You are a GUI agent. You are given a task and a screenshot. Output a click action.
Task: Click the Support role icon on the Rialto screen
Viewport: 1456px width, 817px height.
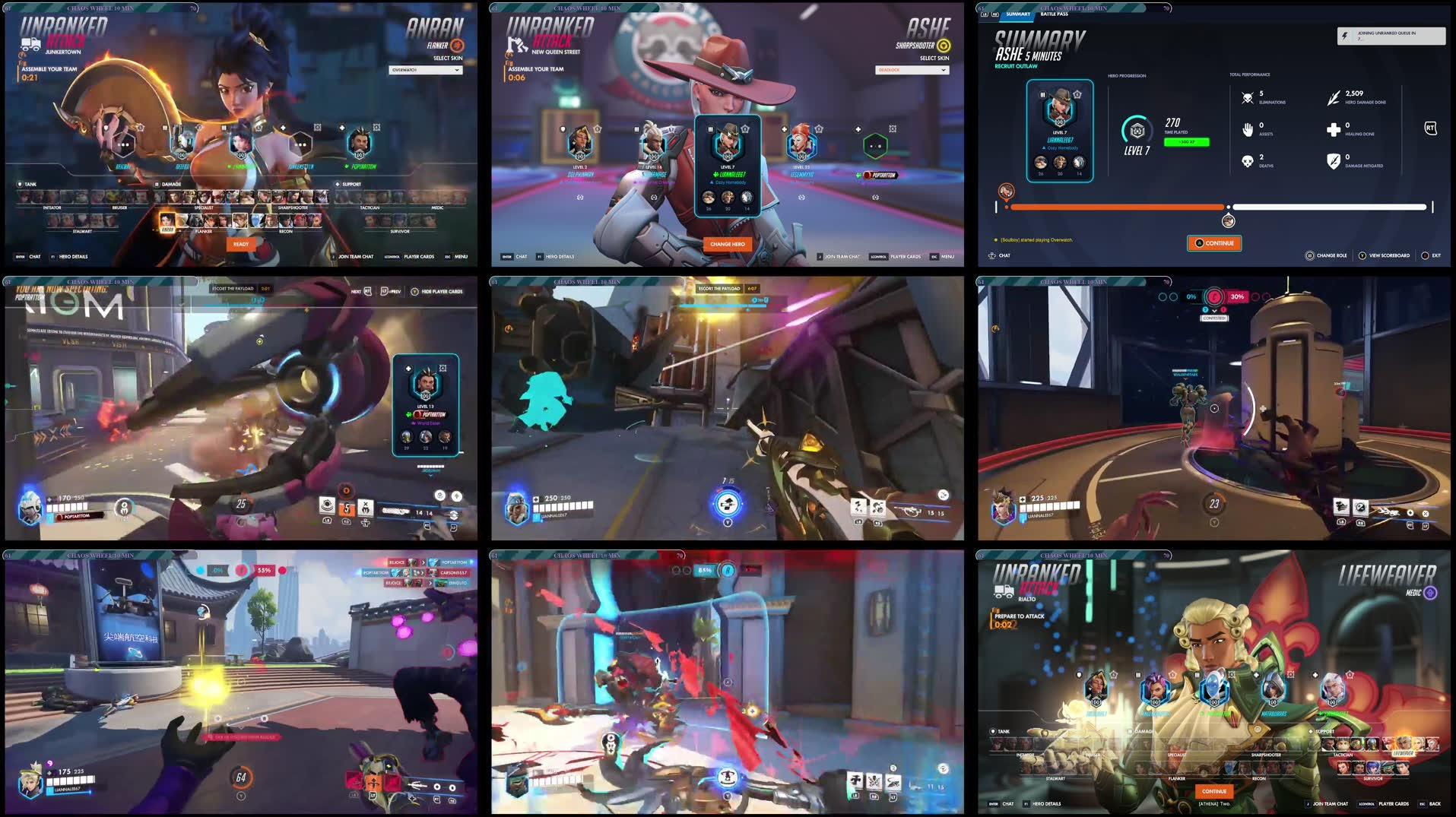coord(1310,731)
